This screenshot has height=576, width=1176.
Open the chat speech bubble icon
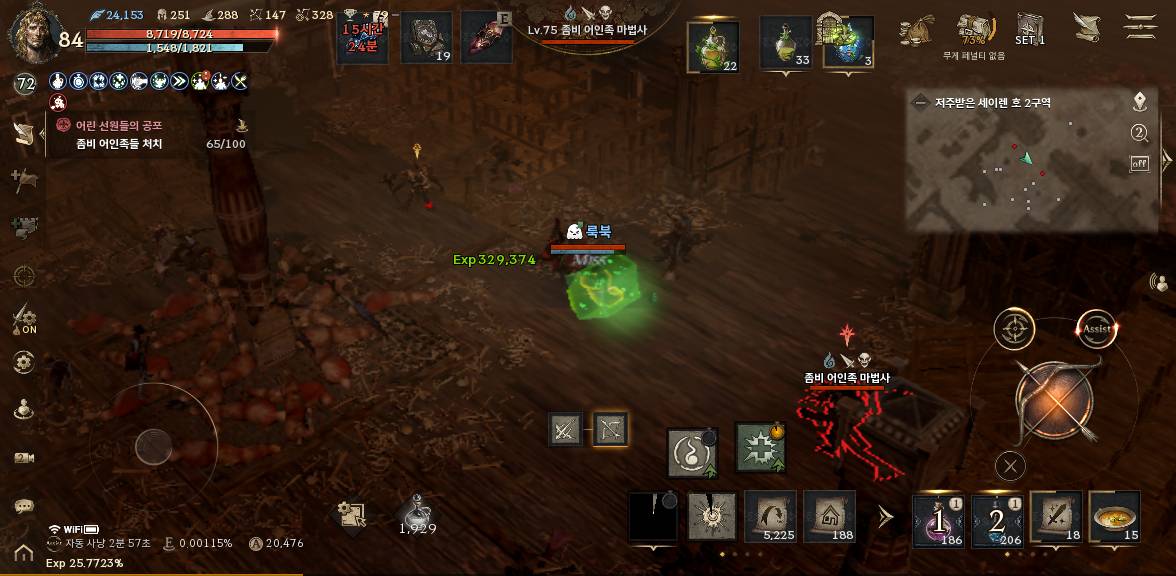24,506
